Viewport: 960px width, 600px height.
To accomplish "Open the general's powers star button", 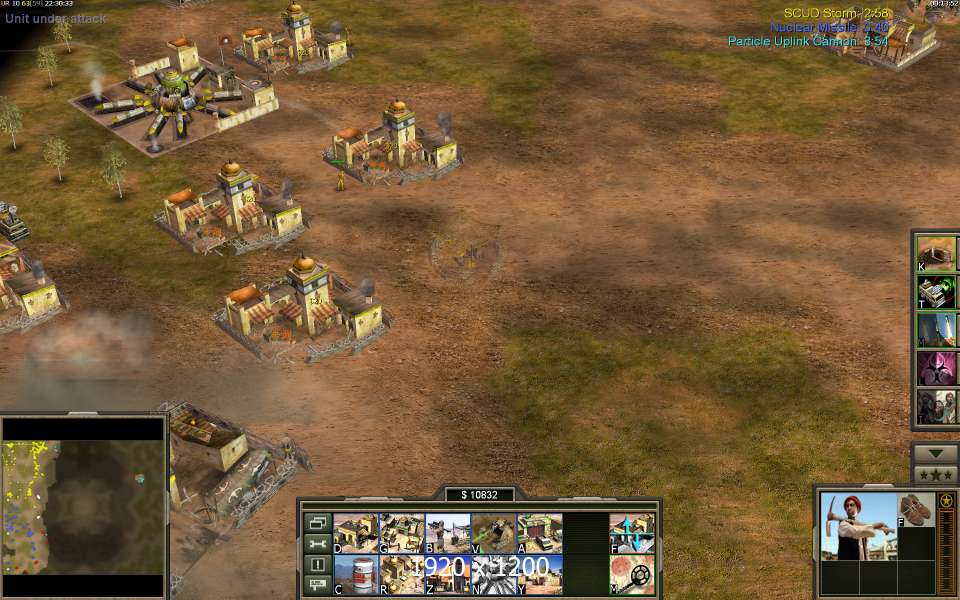I will tap(936, 474).
